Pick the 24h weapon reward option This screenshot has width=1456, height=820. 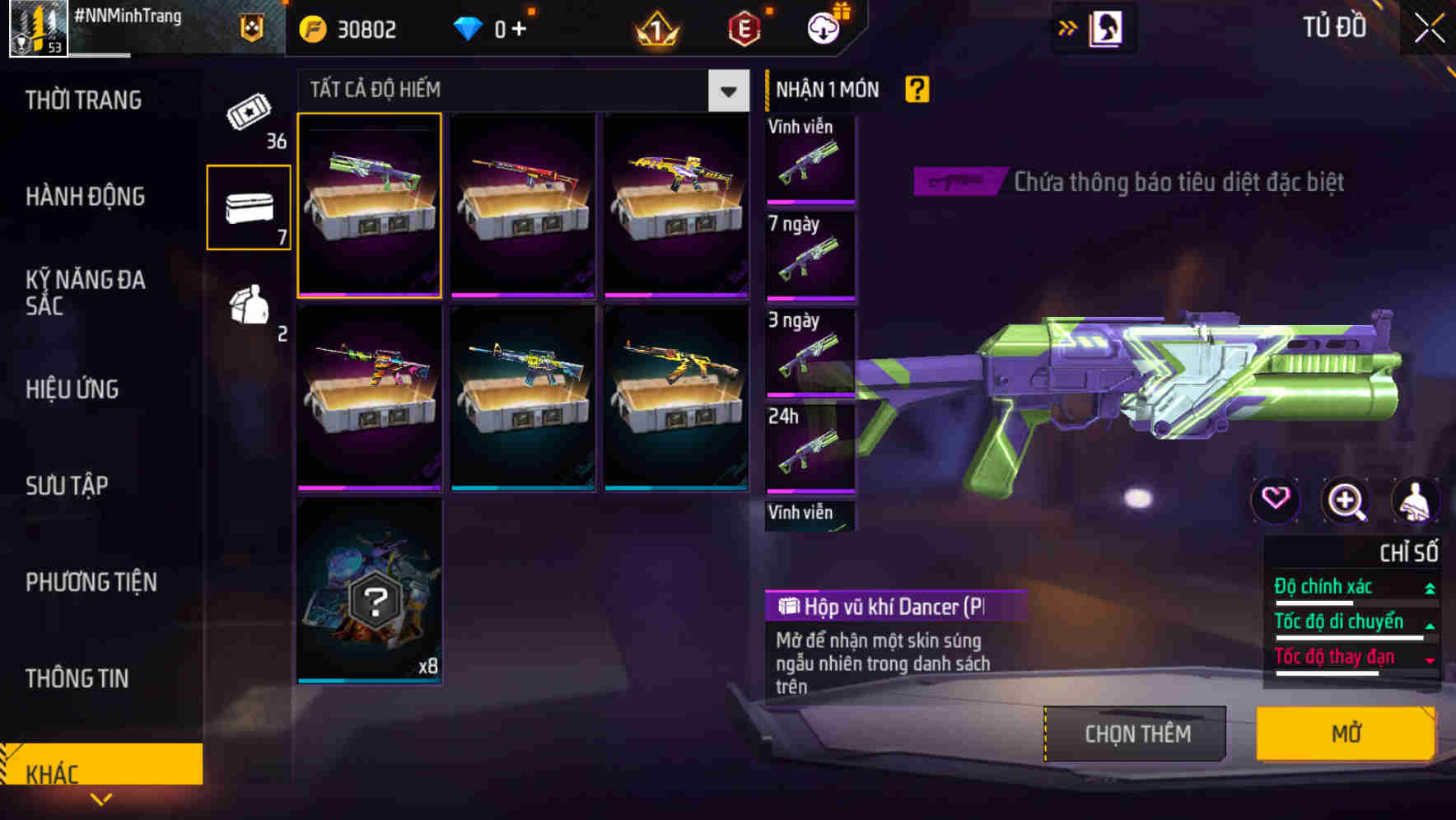coord(810,449)
